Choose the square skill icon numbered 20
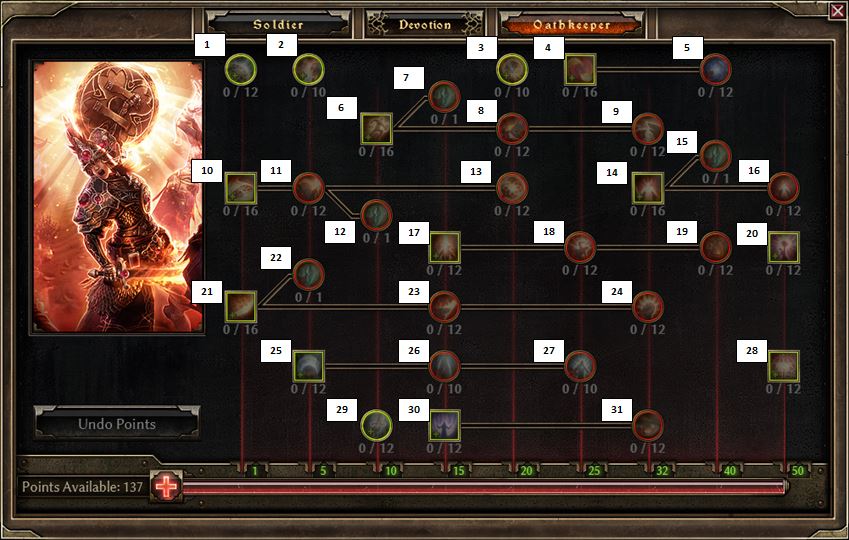This screenshot has width=849, height=540. pyautogui.click(x=783, y=247)
